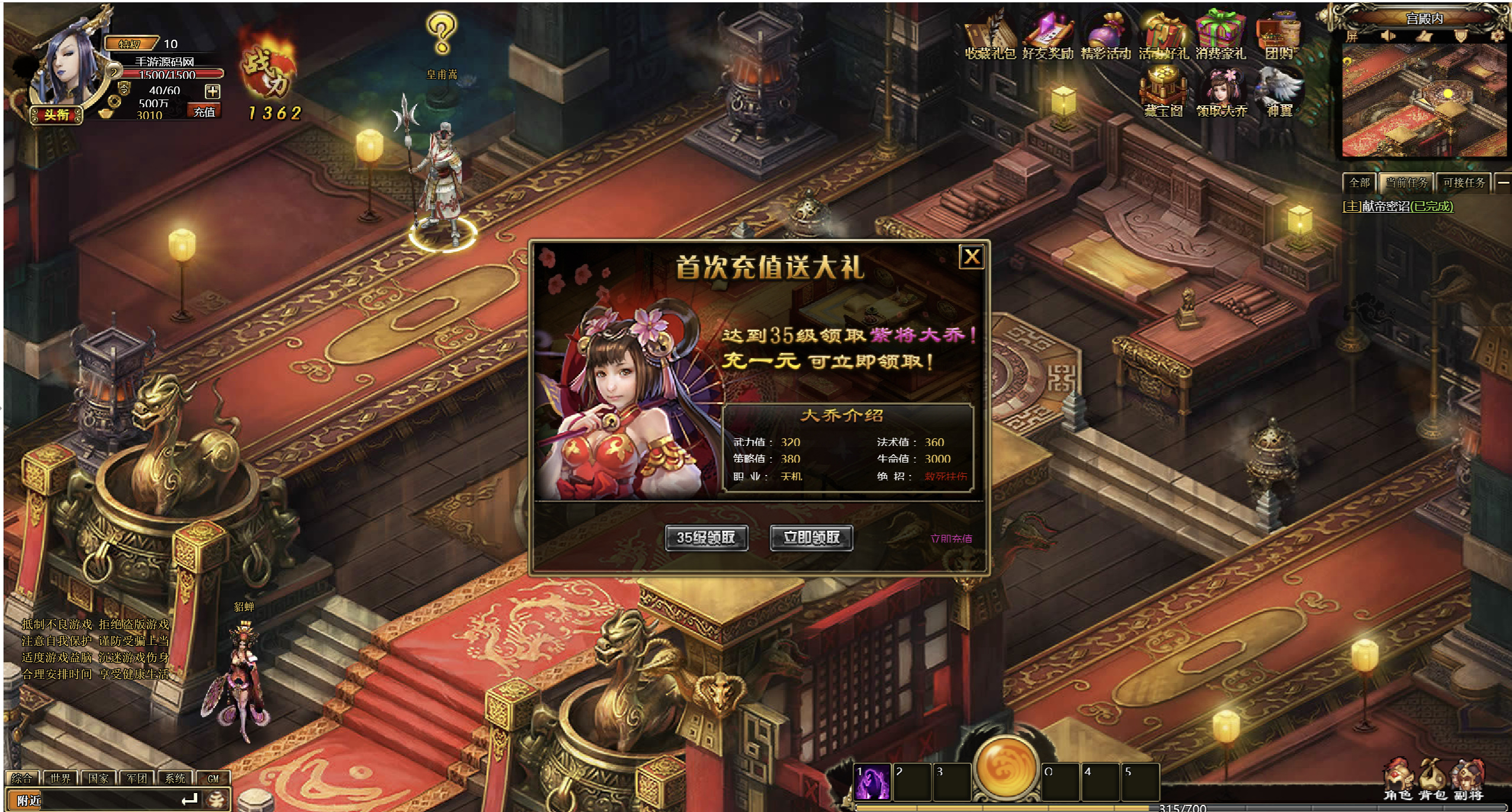Show the 精彩活动 events icon
This screenshot has height=812, width=1512.
coord(1106,37)
